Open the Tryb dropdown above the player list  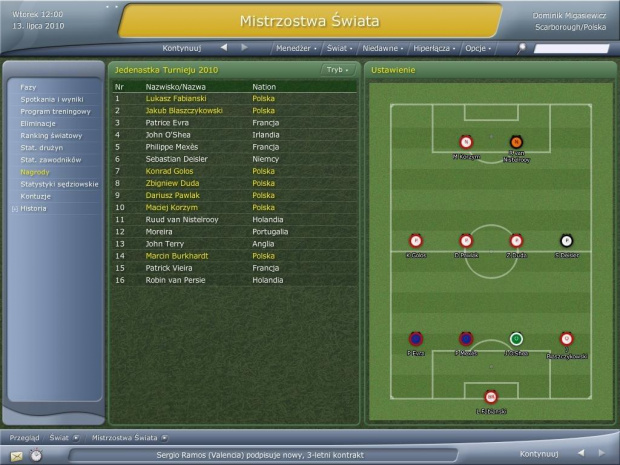point(336,70)
